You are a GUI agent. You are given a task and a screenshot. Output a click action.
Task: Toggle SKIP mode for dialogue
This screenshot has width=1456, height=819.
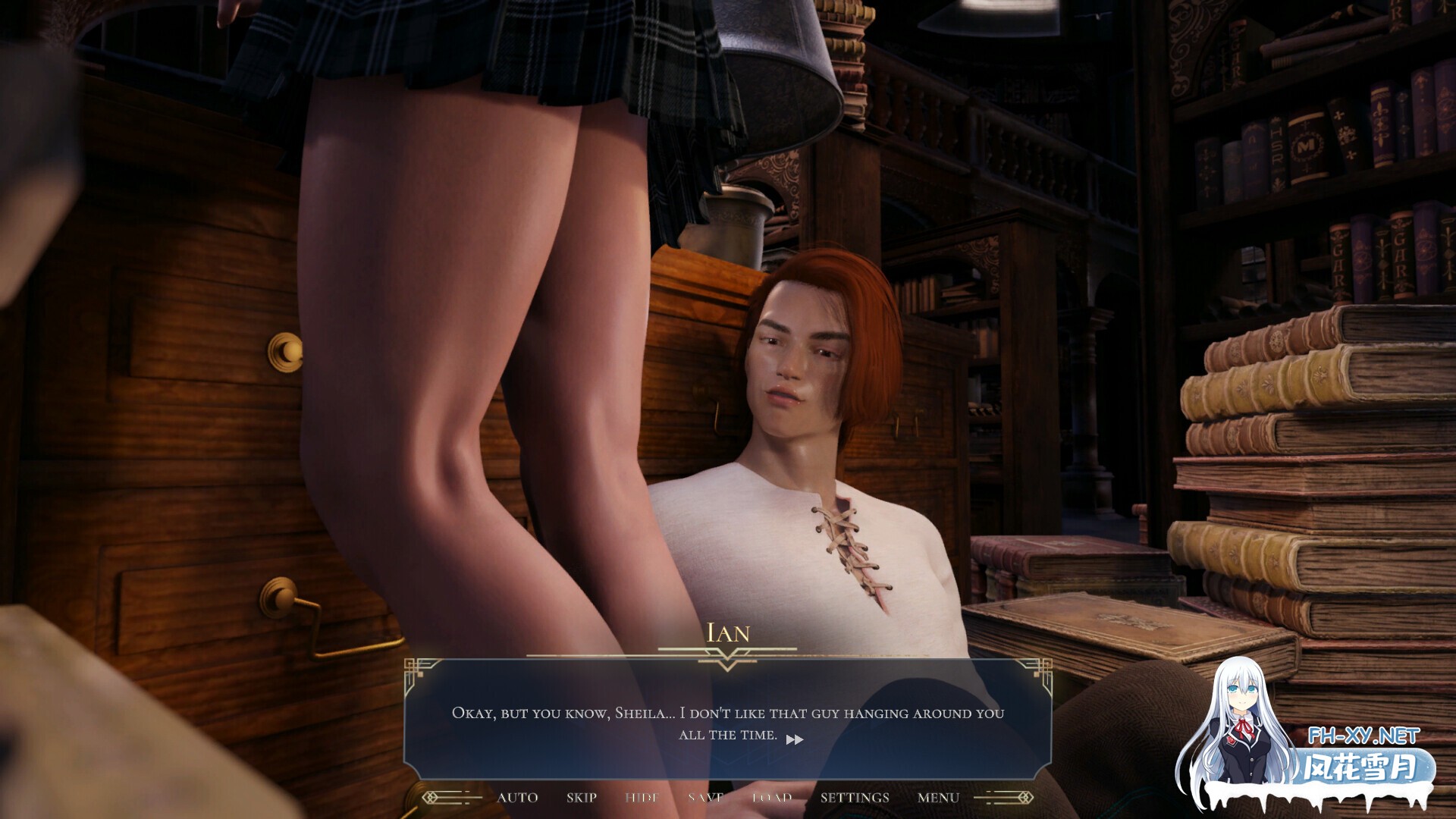(580, 797)
